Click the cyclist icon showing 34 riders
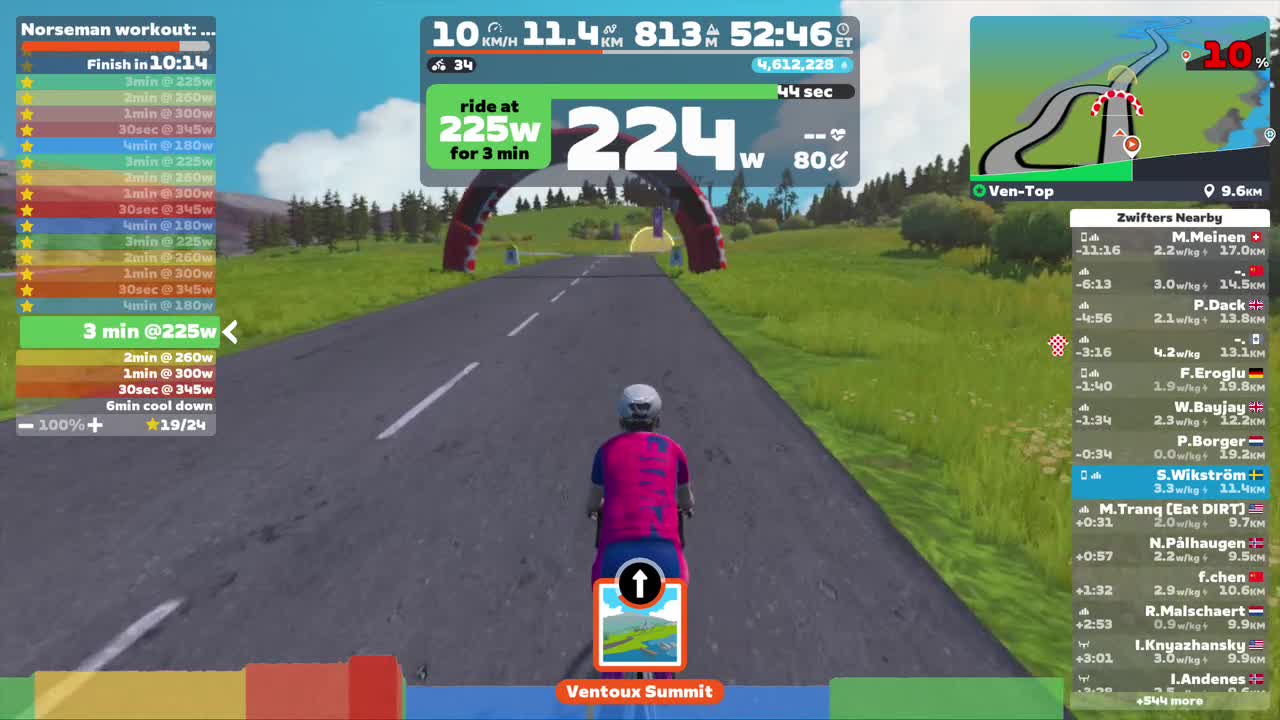 tap(440, 66)
